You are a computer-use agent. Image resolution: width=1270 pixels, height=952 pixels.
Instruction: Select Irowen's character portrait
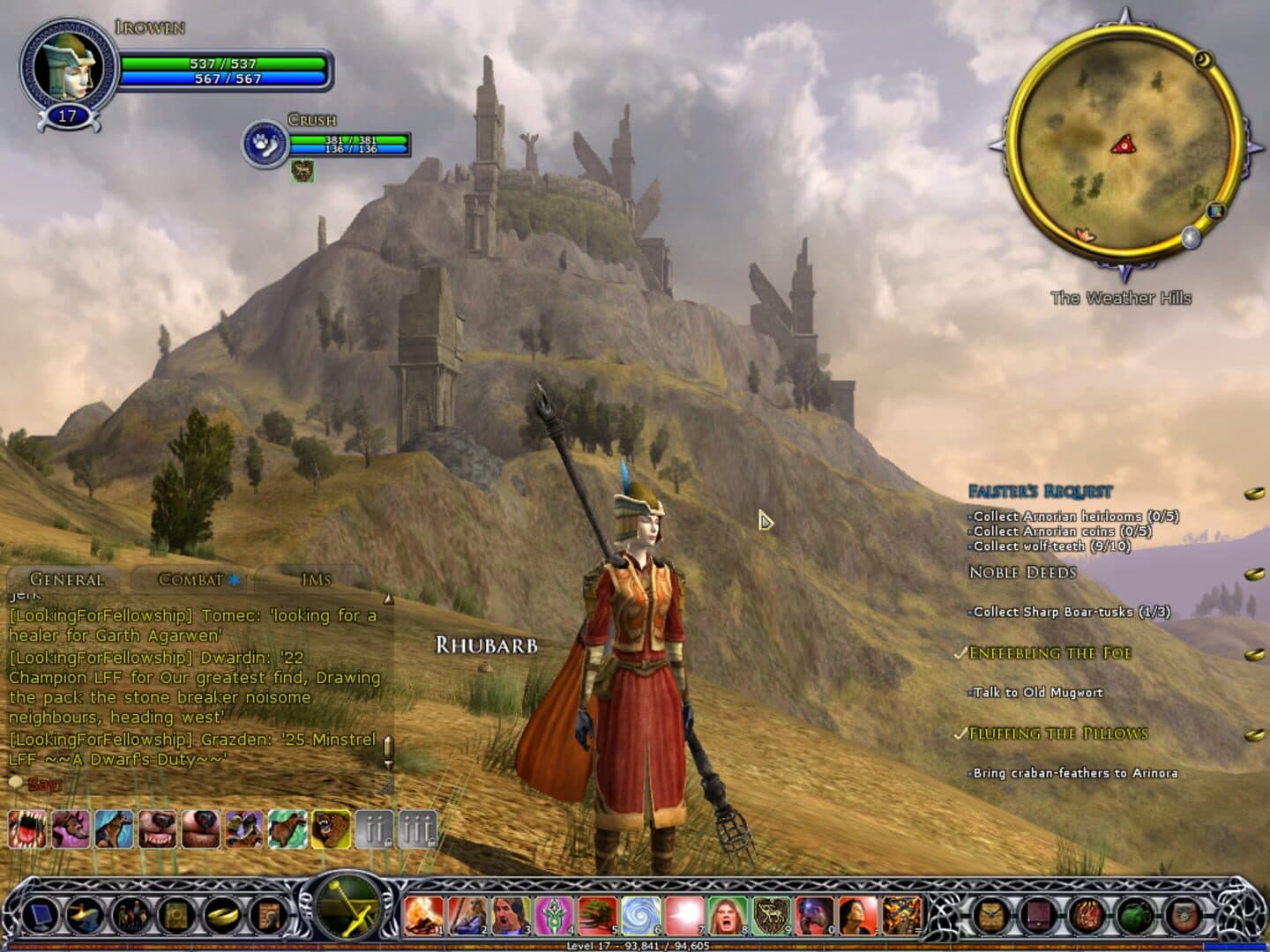pyautogui.click(x=67, y=67)
